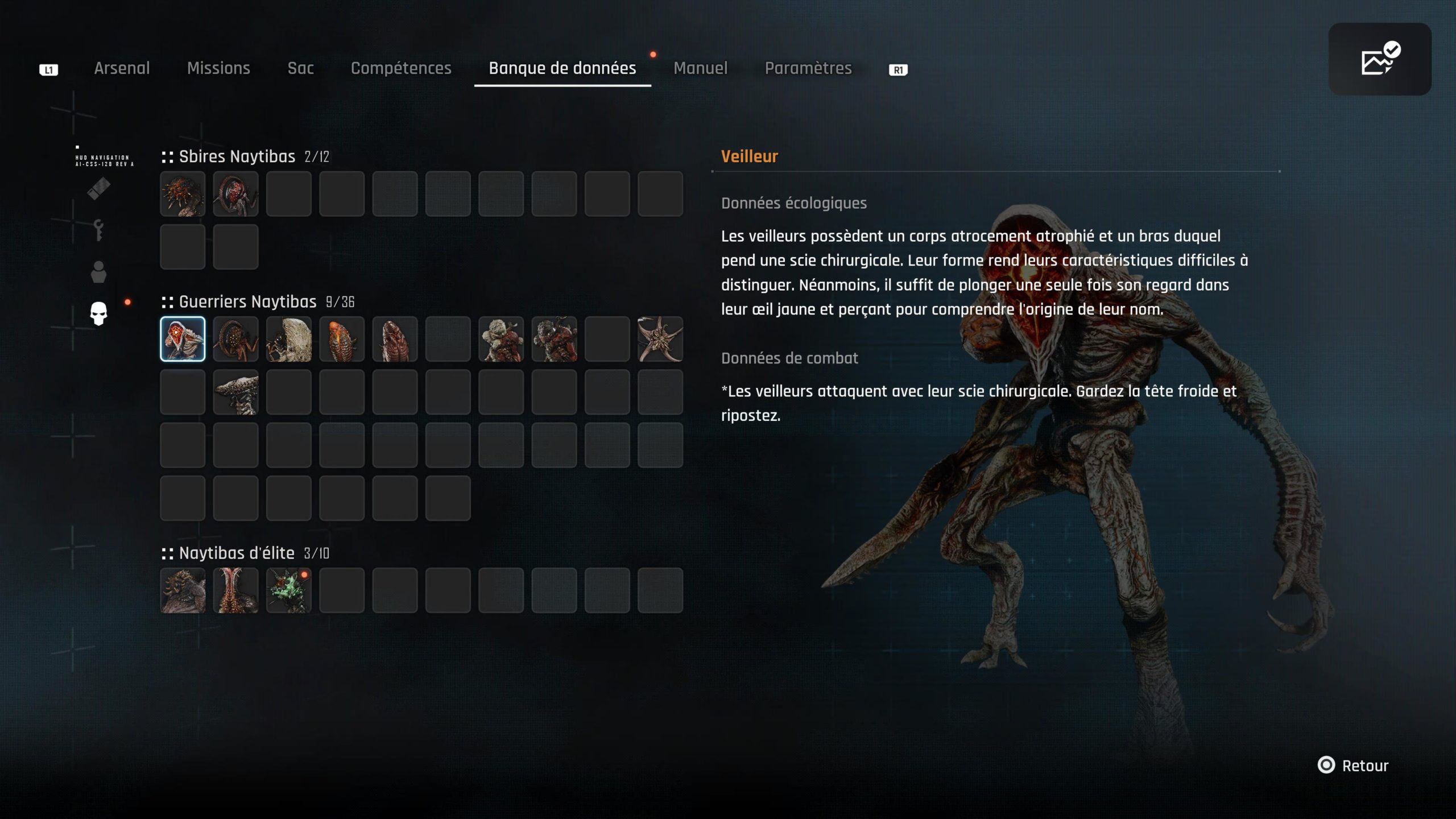Select the Banque de données tab

562,68
